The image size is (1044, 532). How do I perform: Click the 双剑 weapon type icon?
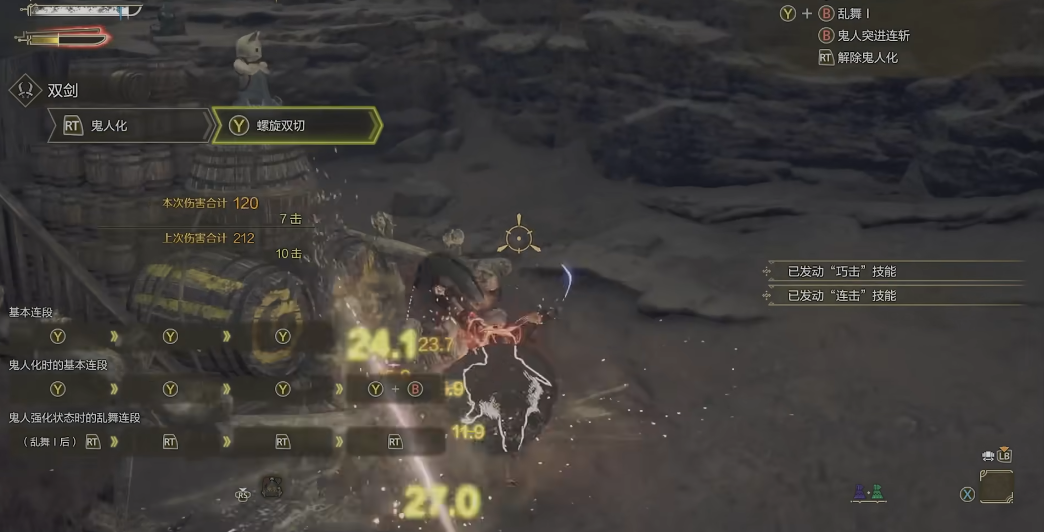[24, 90]
